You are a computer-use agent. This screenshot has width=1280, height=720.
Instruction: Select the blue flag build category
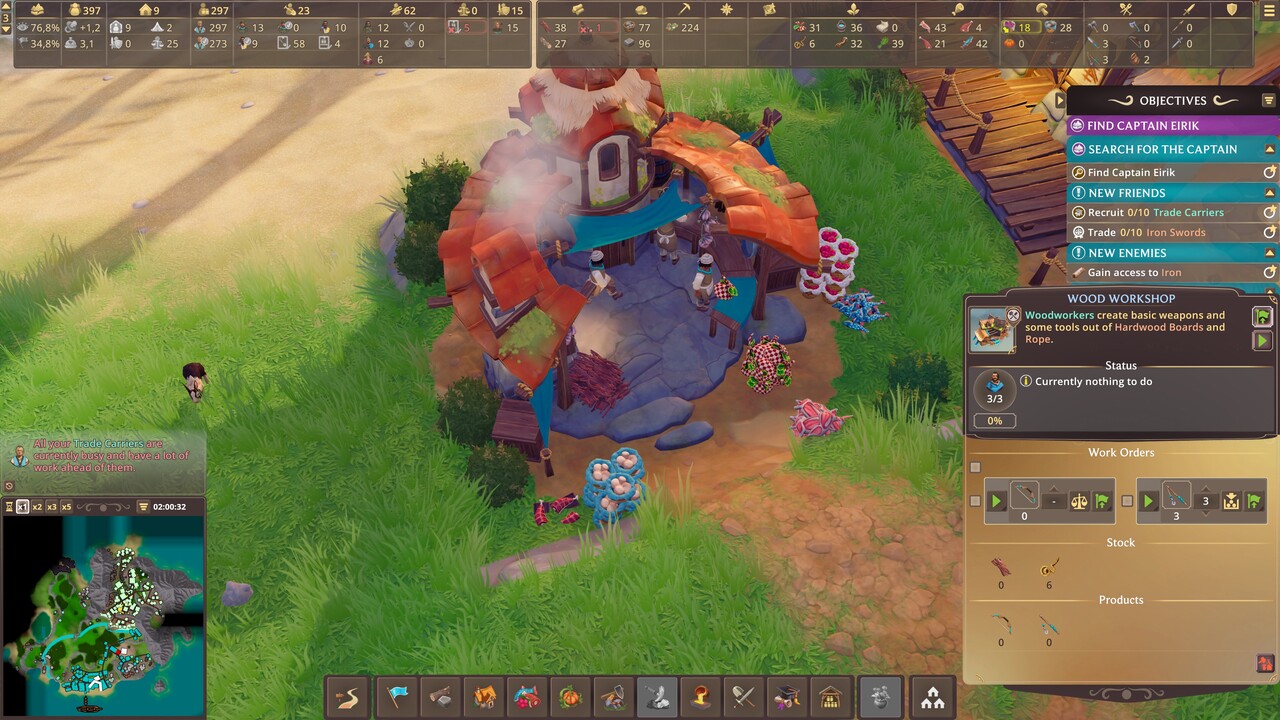[x=397, y=697]
